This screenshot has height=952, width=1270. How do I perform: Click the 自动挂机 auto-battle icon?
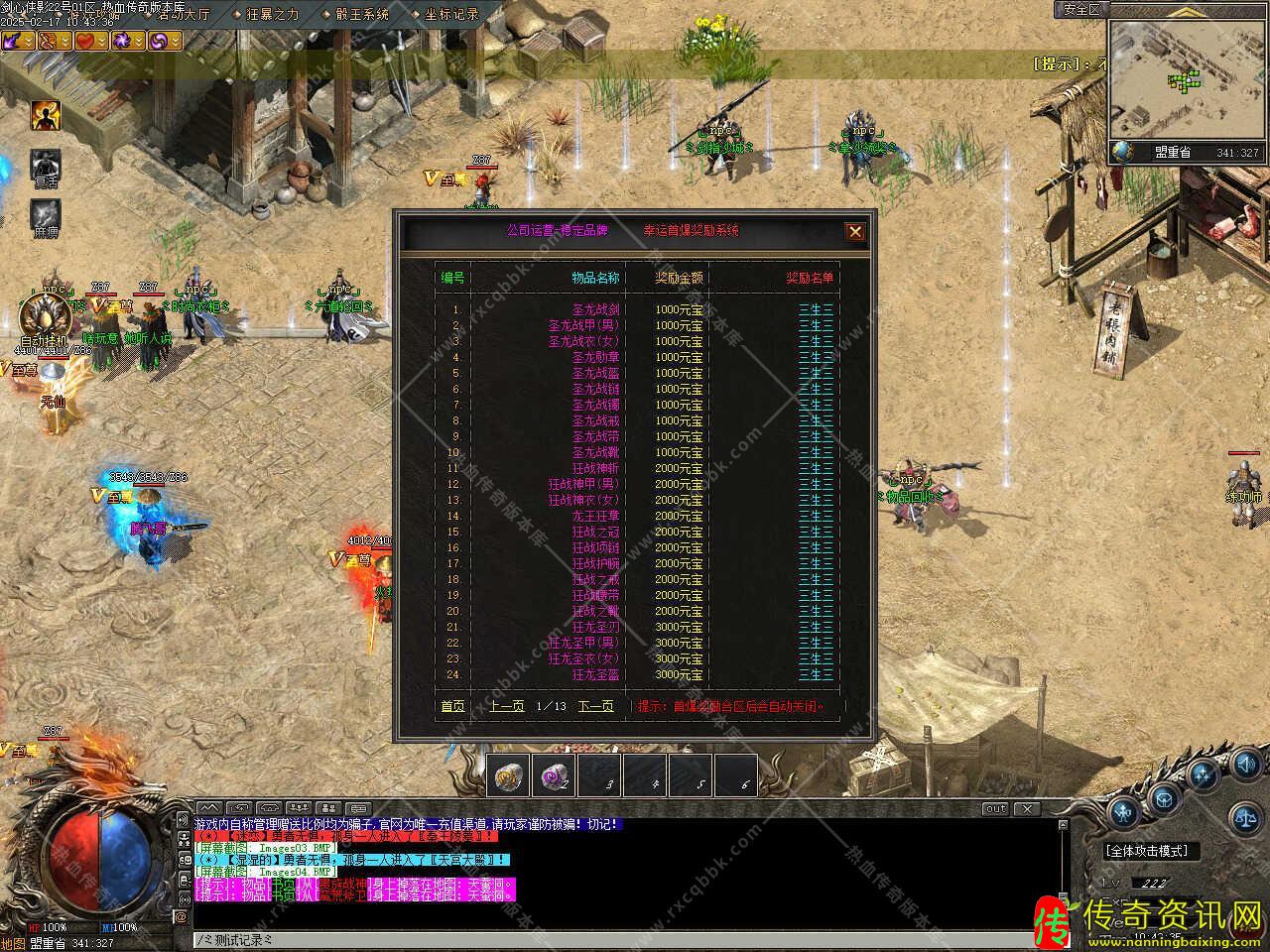[43, 317]
